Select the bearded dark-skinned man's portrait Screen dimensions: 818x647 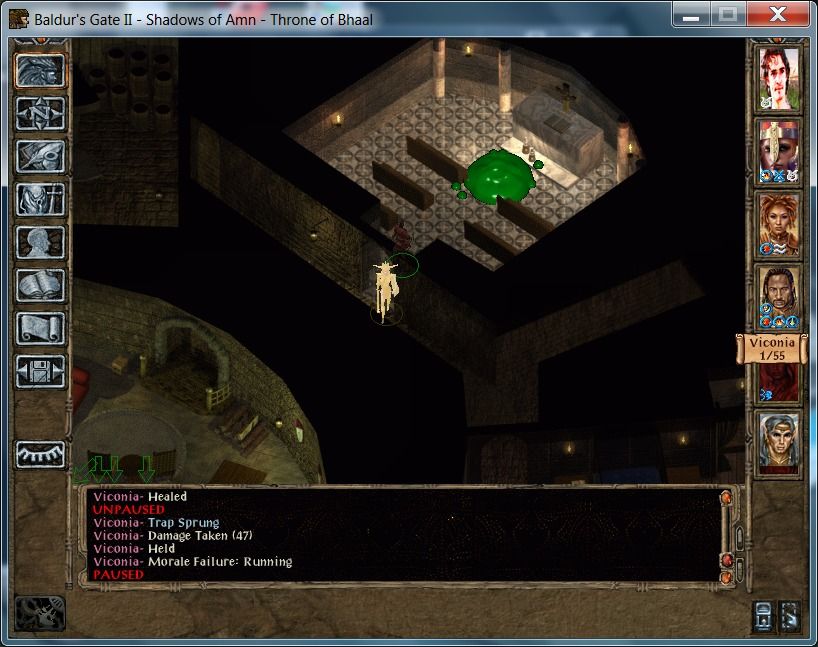coord(778,297)
